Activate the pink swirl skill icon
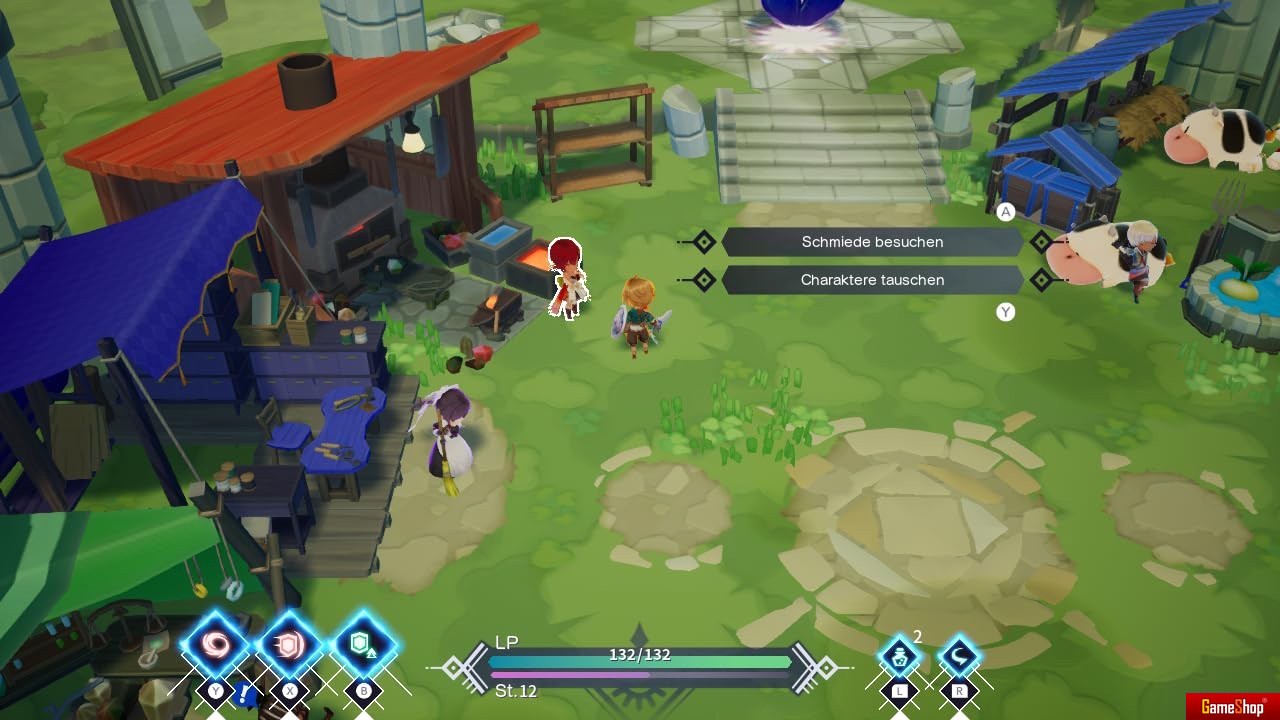Screen dimensions: 1280x720 pyautogui.click(x=216, y=645)
